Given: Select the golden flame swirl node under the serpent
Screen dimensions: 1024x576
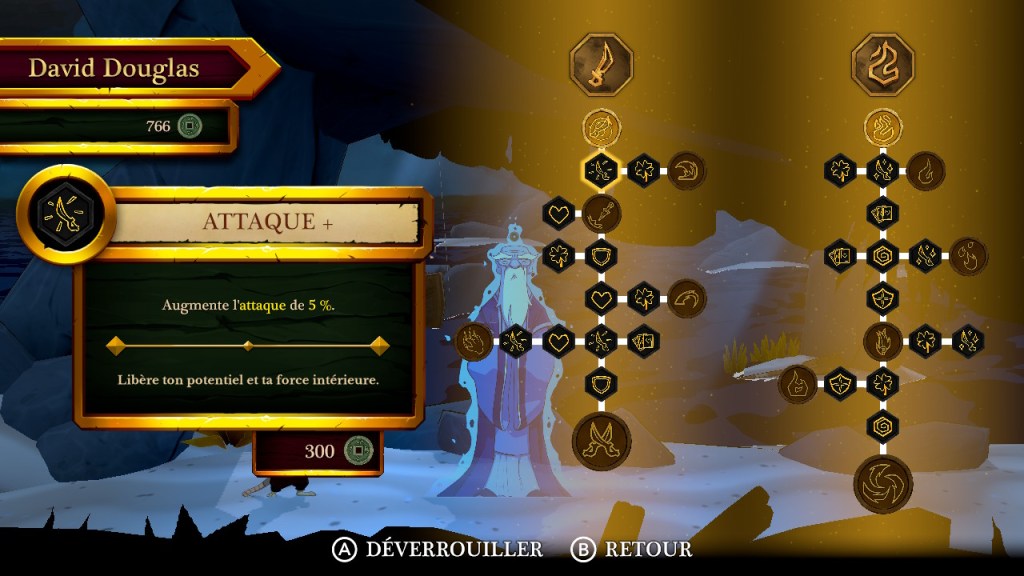Looking at the screenshot, I should [x=883, y=127].
